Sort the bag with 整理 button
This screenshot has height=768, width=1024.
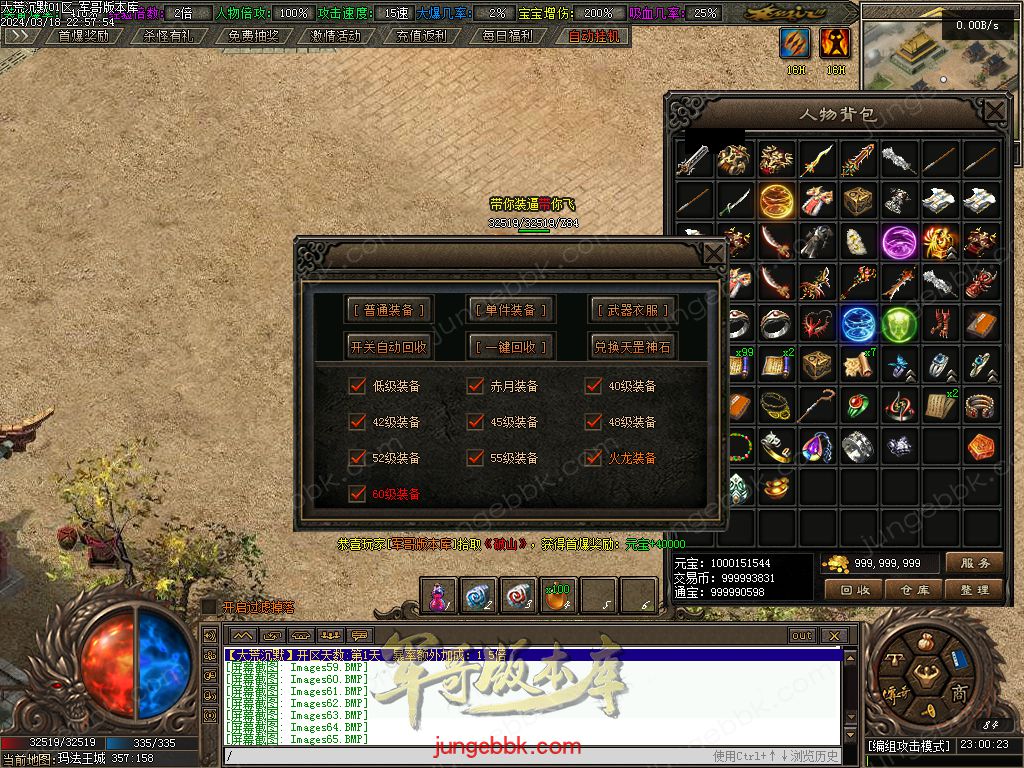[973, 590]
